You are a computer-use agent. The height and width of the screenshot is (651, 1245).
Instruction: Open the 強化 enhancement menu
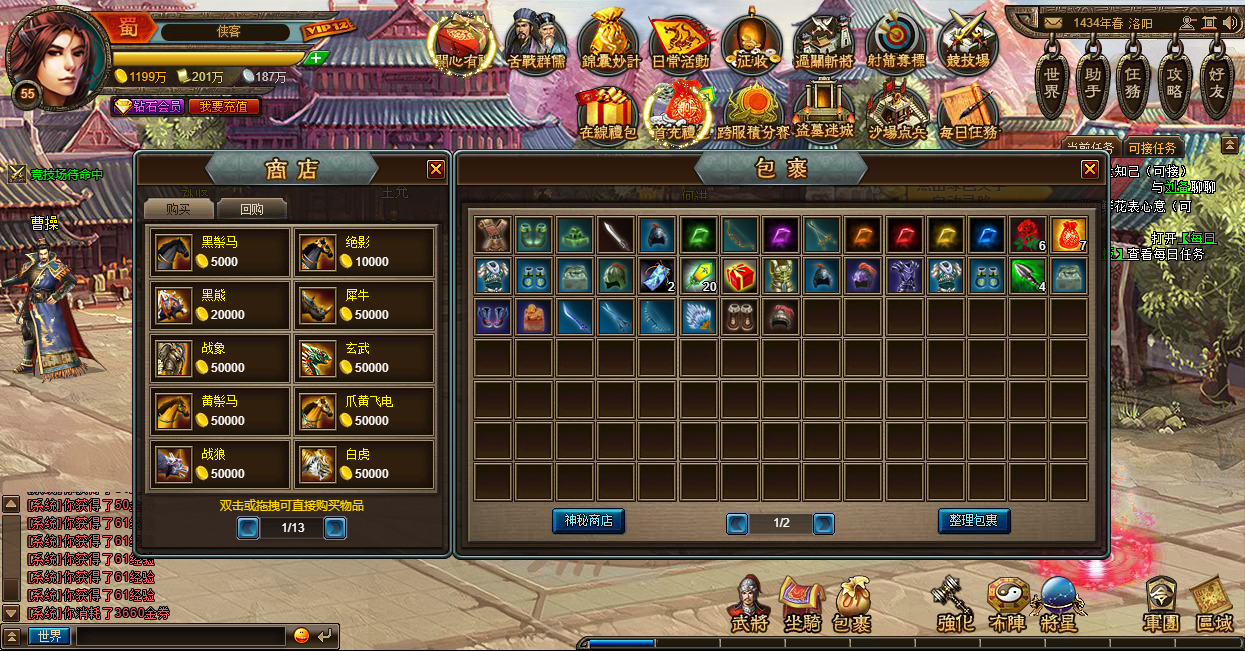pos(955,603)
